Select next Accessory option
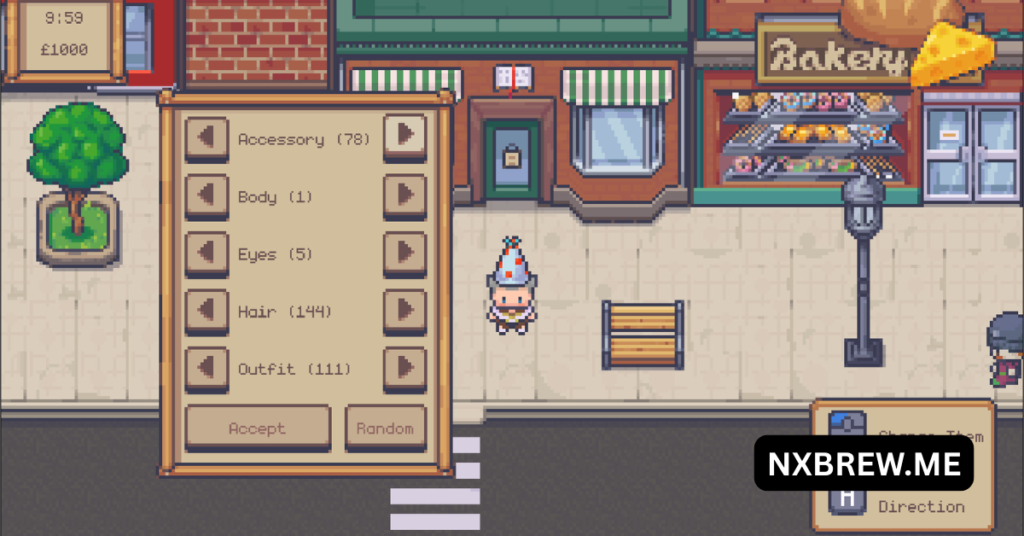This screenshot has width=1024, height=536. coord(405,135)
